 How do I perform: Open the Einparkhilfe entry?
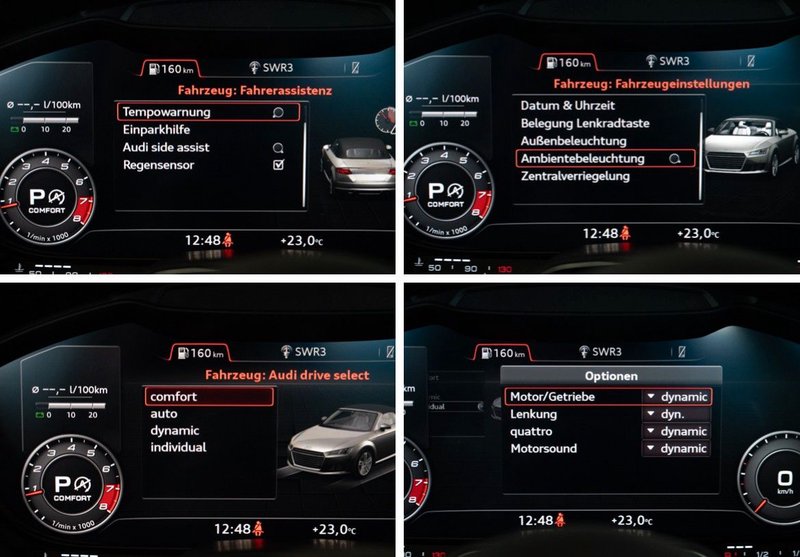click(156, 130)
